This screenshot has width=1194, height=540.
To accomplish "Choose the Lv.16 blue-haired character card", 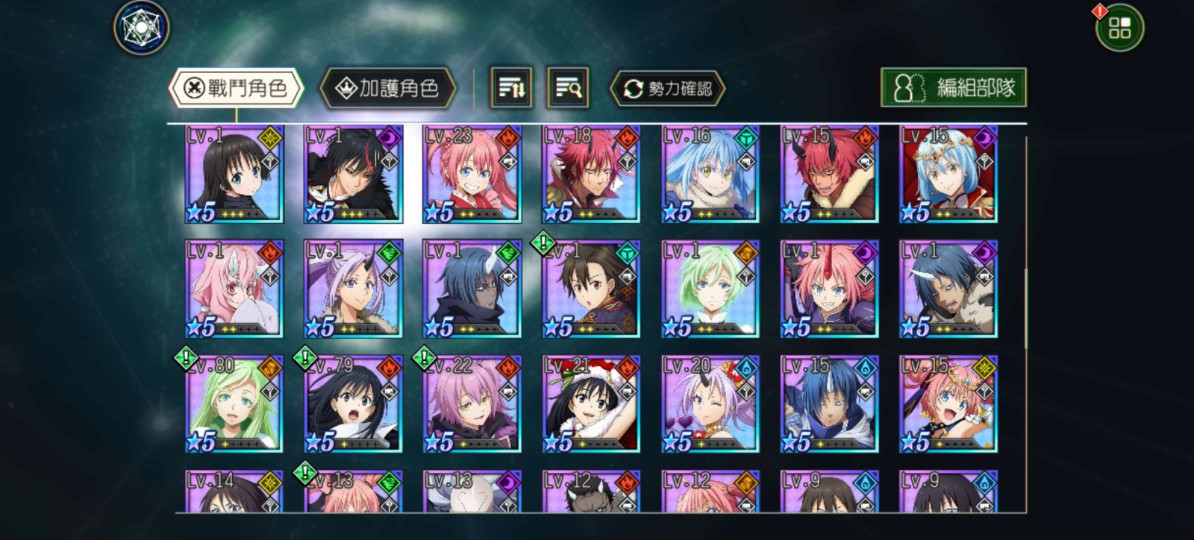I will click(x=711, y=174).
